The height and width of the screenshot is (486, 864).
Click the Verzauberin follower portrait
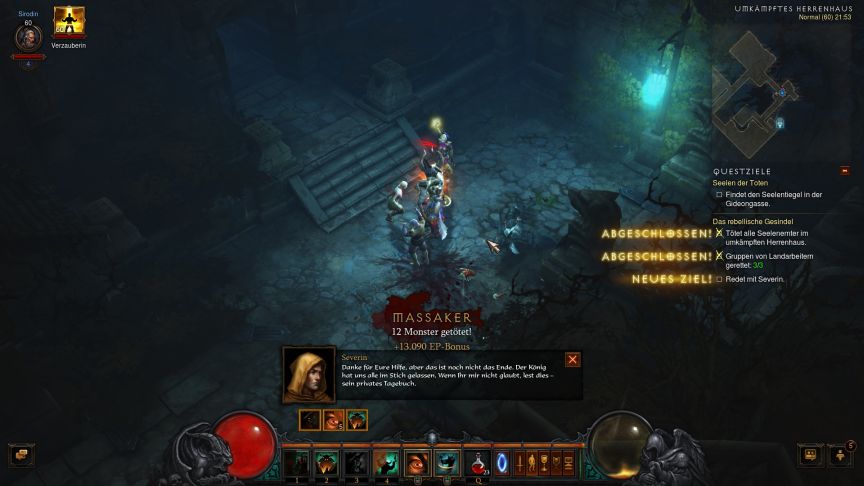(69, 22)
